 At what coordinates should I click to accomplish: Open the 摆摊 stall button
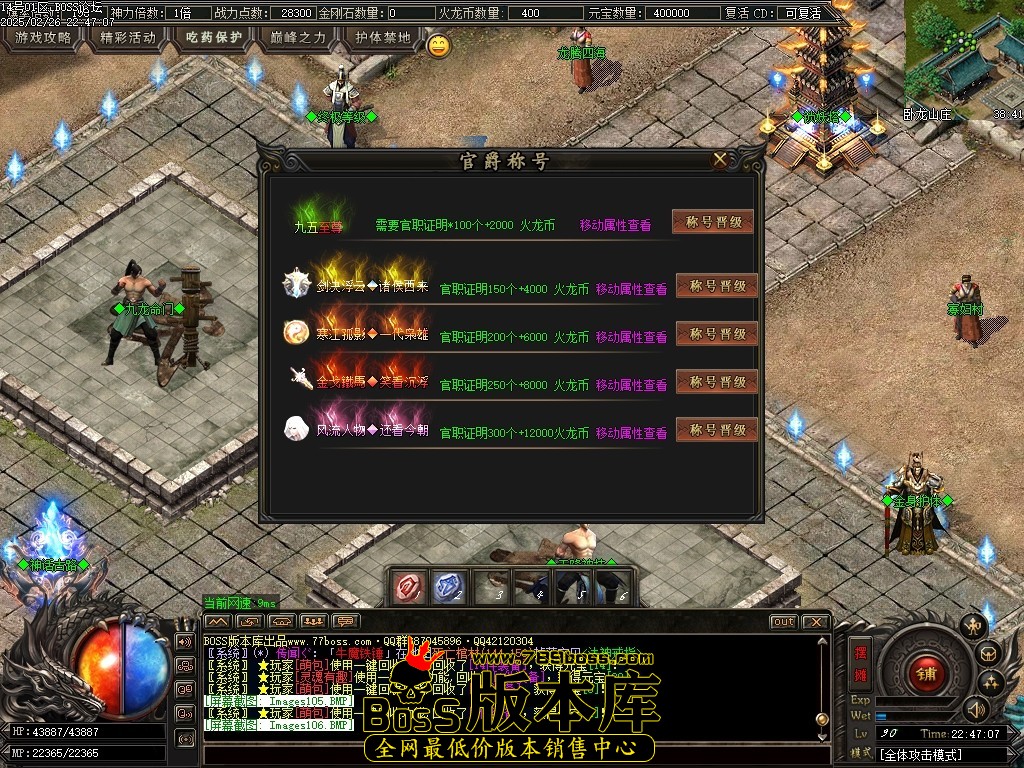(860, 661)
